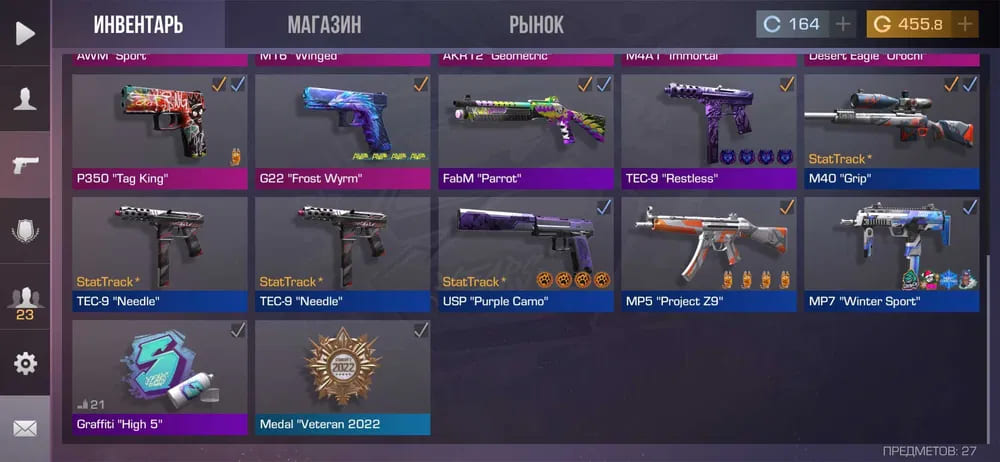The height and width of the screenshot is (462, 1000).
Task: Select the MP5 "Project Z9" skin
Action: click(x=709, y=253)
